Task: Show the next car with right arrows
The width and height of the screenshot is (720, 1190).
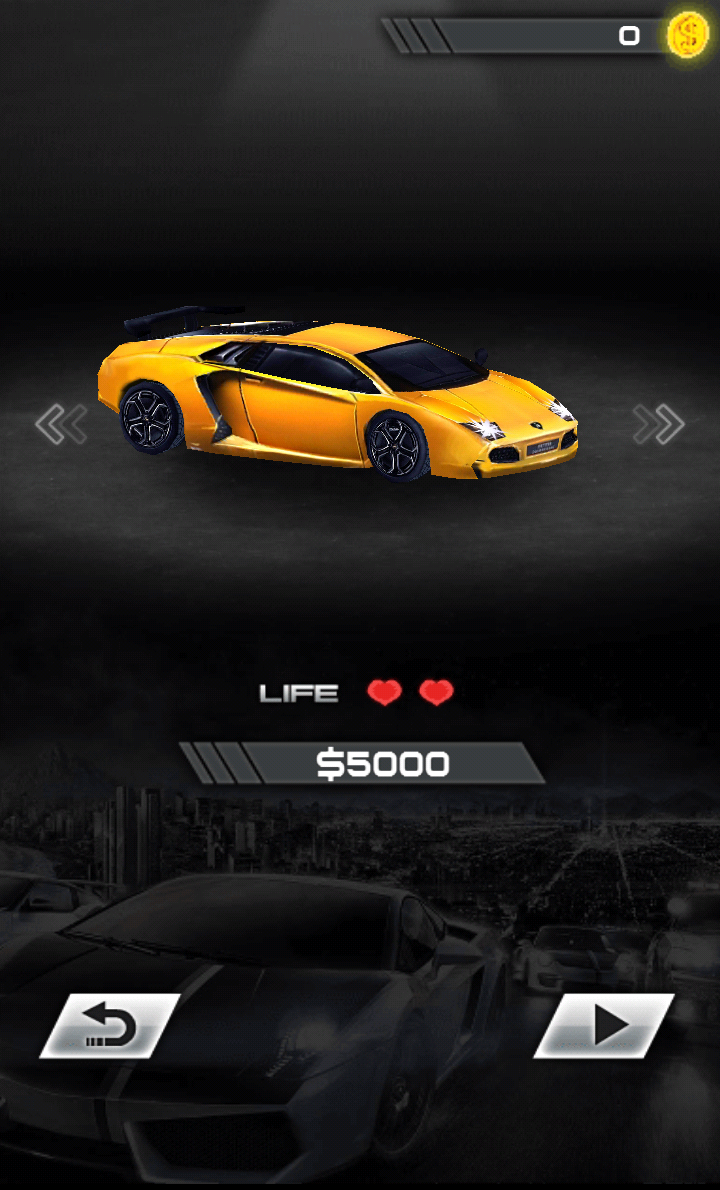Action: (x=658, y=425)
